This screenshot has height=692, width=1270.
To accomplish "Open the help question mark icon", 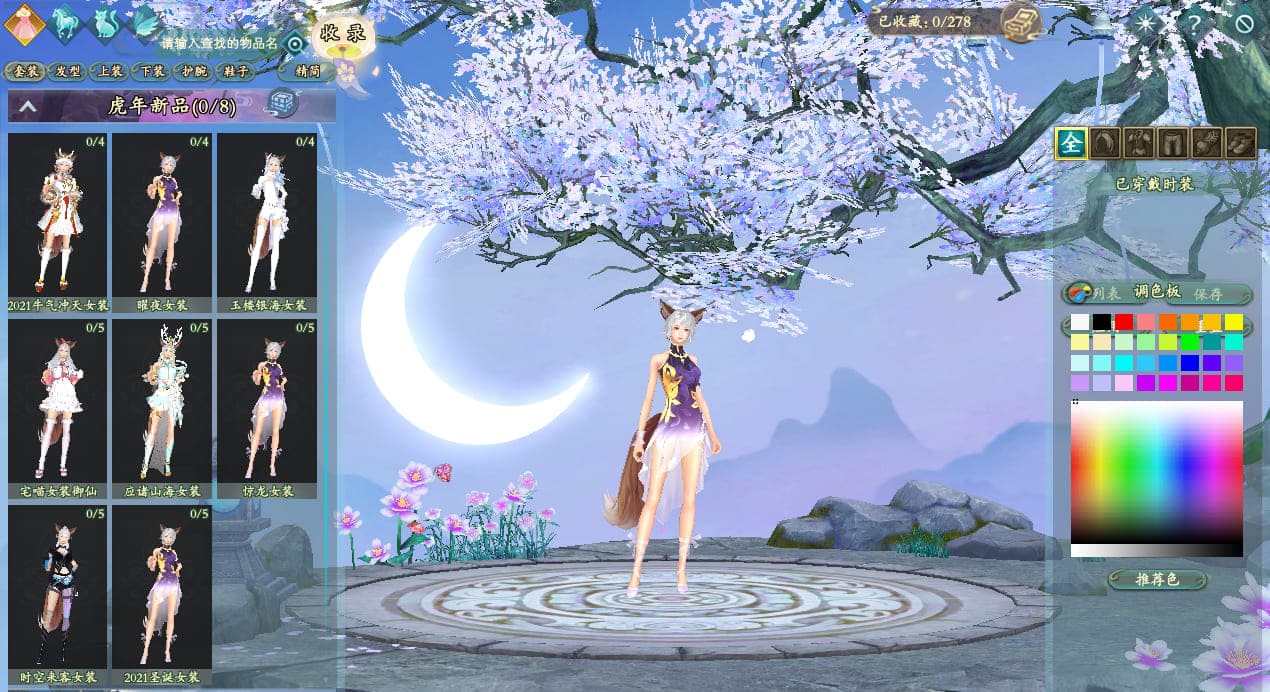I will pyautogui.click(x=1194, y=22).
